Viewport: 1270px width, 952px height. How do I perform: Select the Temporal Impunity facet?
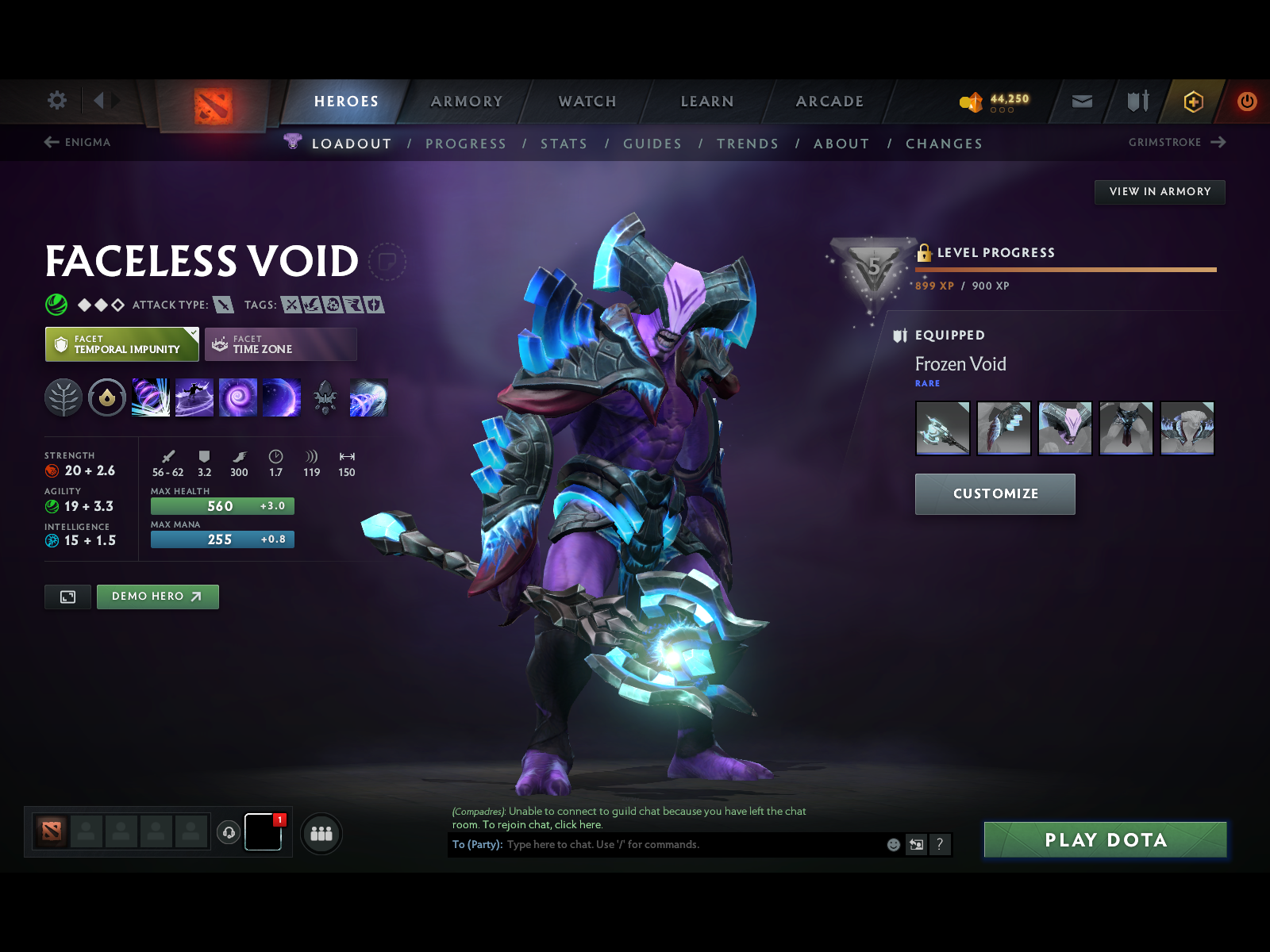[121, 344]
